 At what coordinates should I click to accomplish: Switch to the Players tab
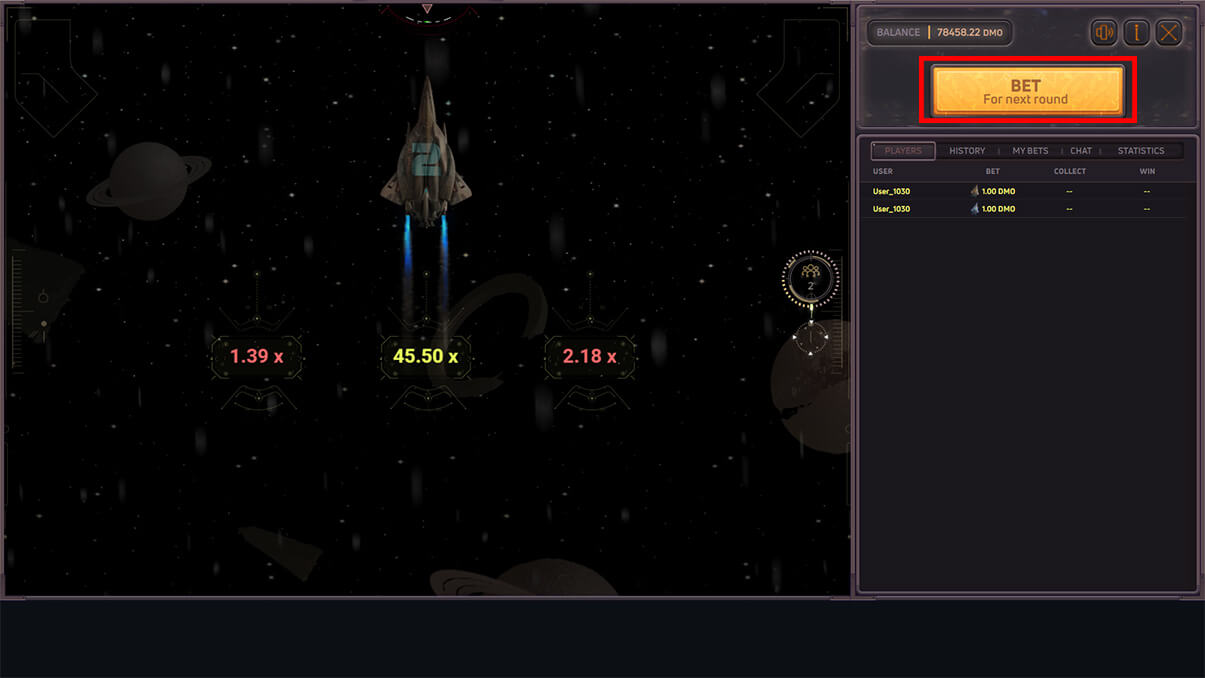(x=903, y=151)
